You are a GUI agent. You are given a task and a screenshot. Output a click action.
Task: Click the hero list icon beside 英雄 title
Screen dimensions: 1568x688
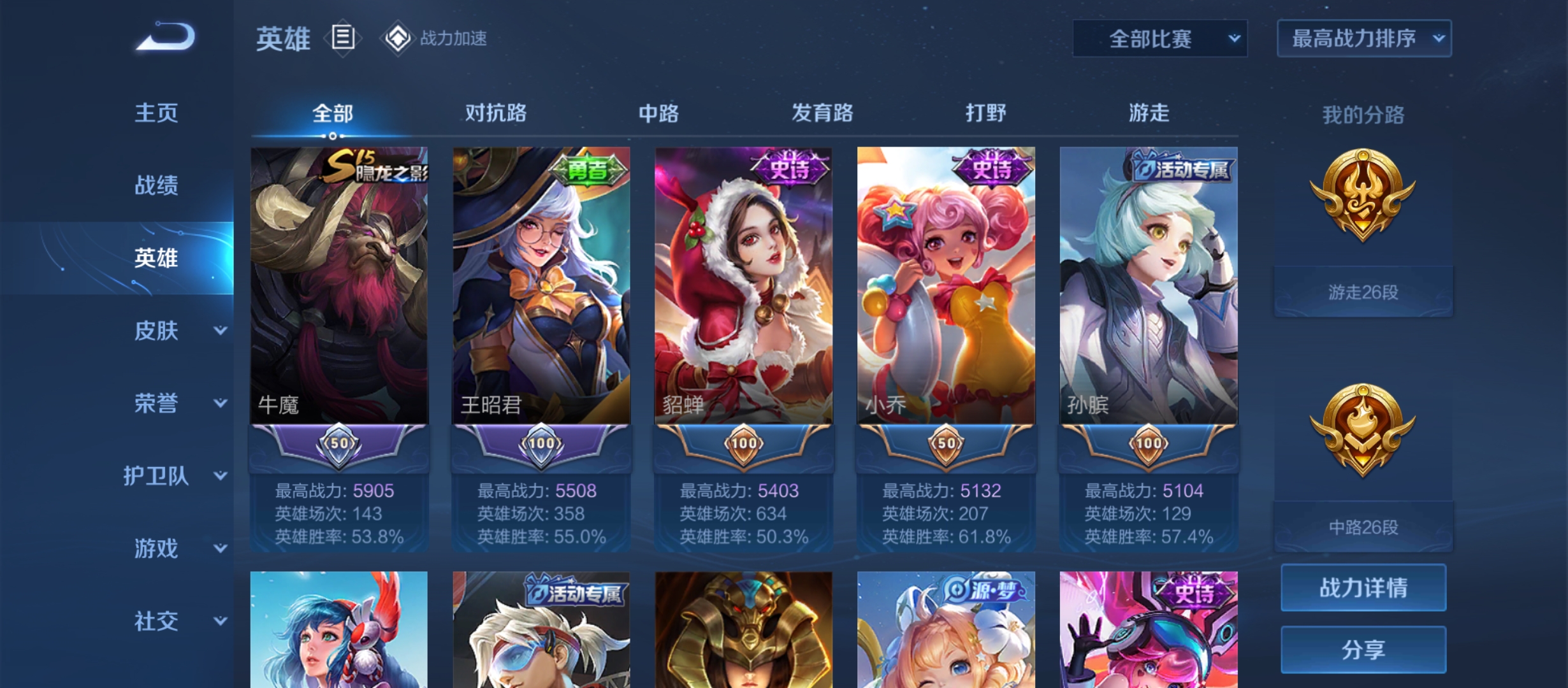coord(342,38)
